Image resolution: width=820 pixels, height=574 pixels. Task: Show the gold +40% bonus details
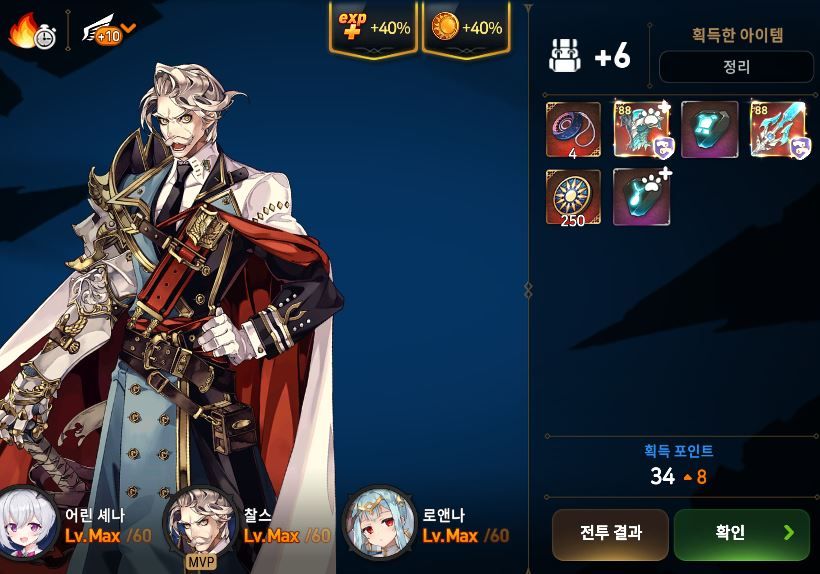(x=466, y=28)
